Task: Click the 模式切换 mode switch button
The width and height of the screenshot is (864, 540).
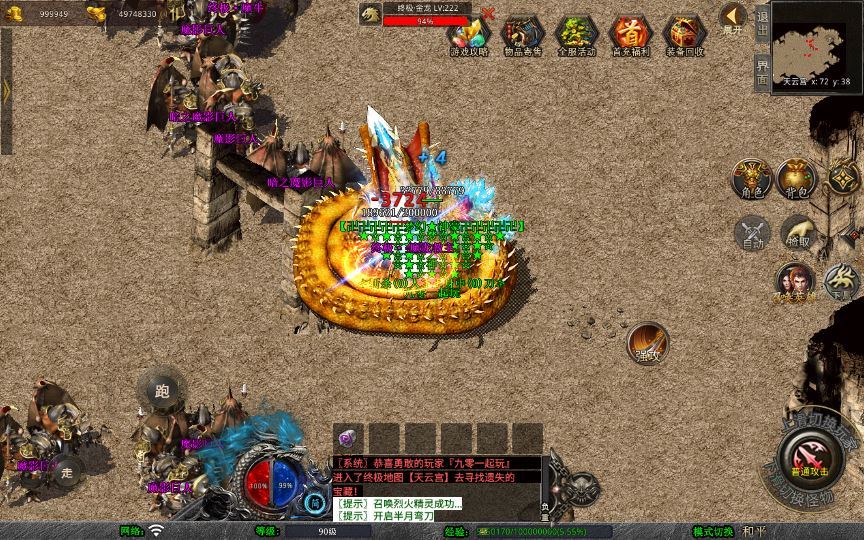Action: click(714, 530)
